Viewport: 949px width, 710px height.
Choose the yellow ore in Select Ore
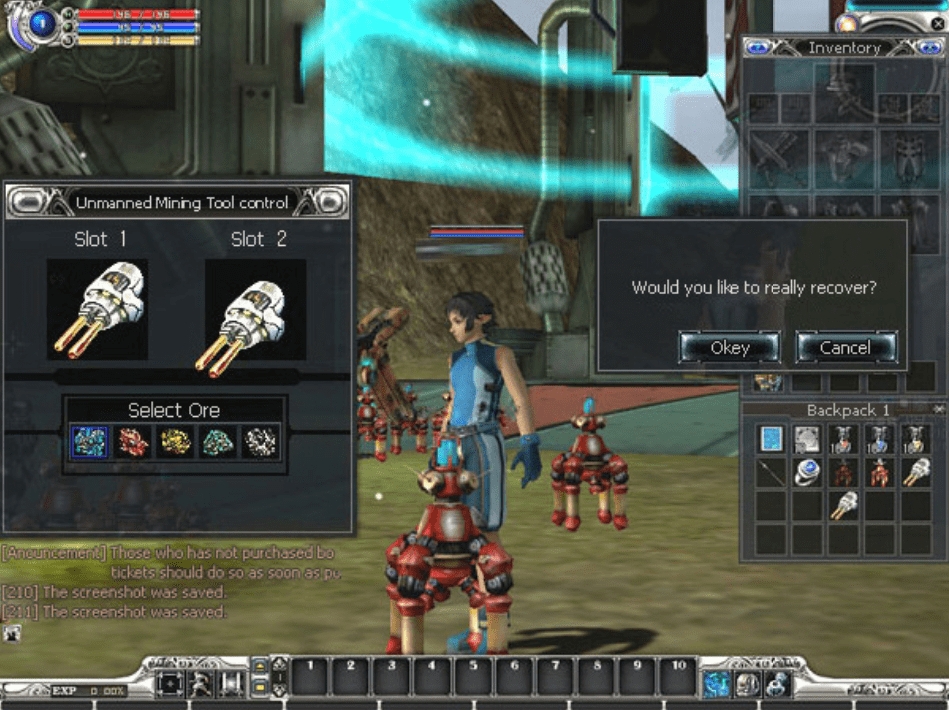click(x=176, y=441)
